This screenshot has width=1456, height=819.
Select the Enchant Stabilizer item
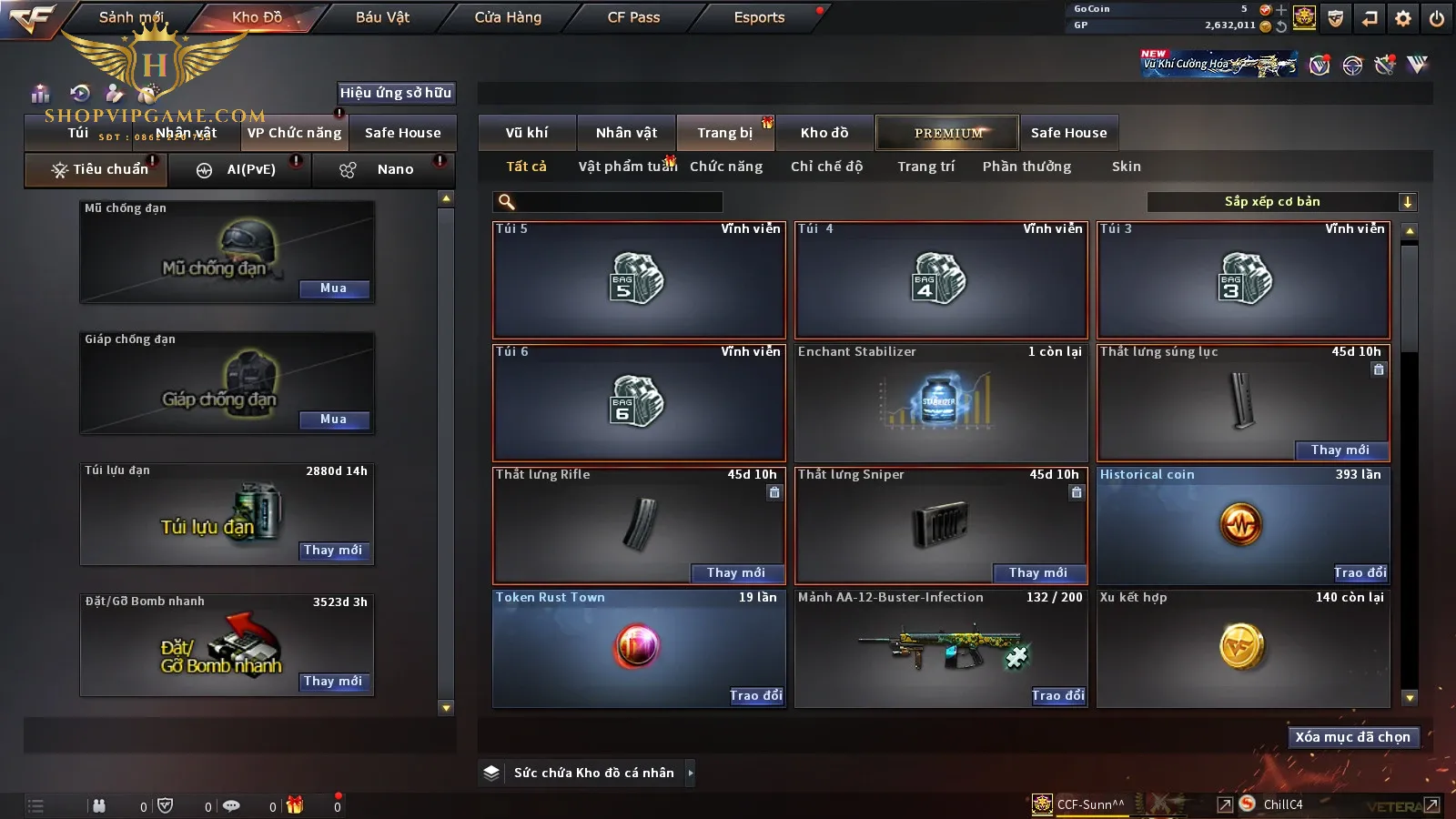[x=940, y=402]
